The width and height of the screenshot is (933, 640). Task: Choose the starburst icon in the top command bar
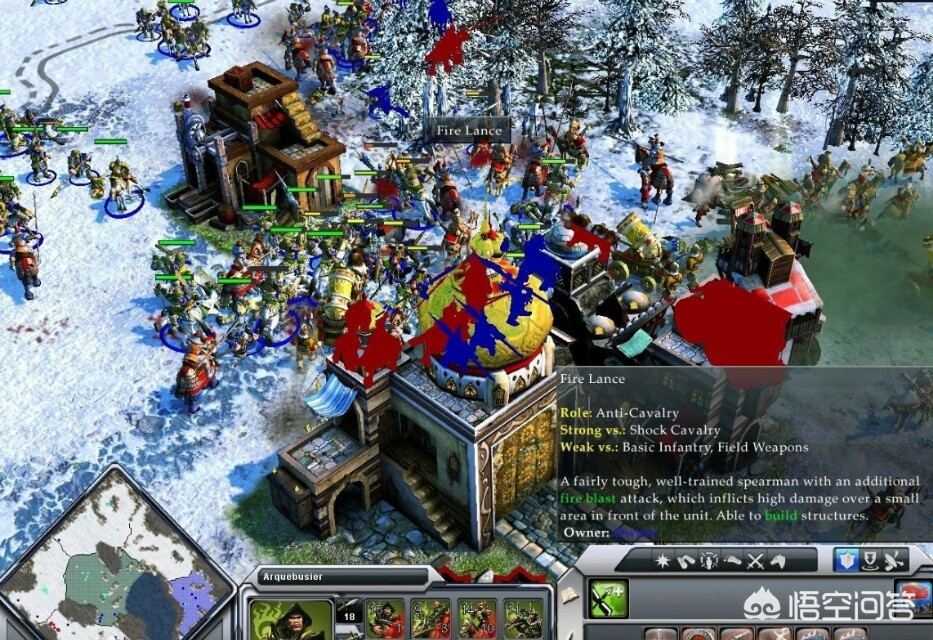coord(661,561)
